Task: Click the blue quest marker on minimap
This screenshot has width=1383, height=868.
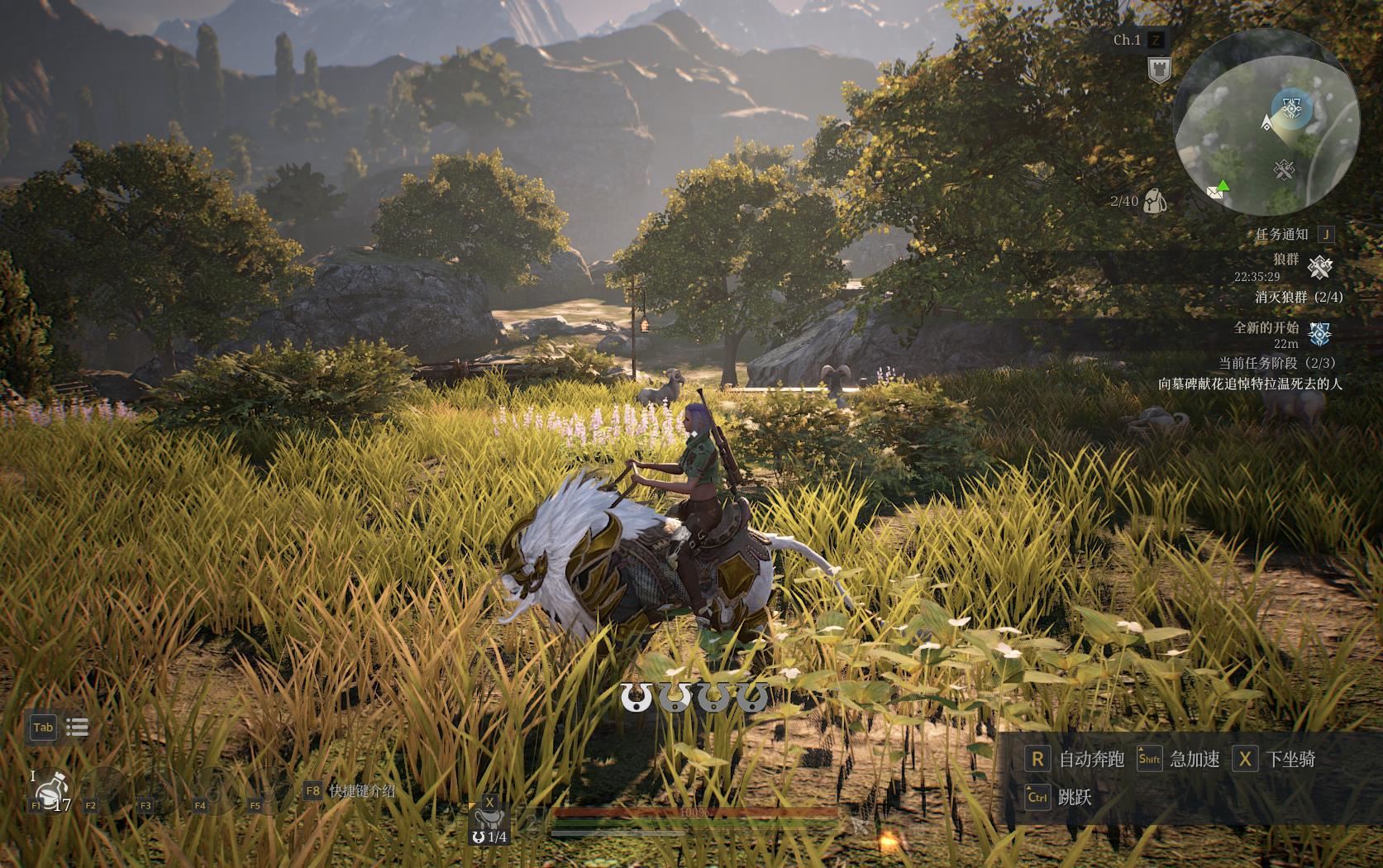Action: [x=1290, y=107]
